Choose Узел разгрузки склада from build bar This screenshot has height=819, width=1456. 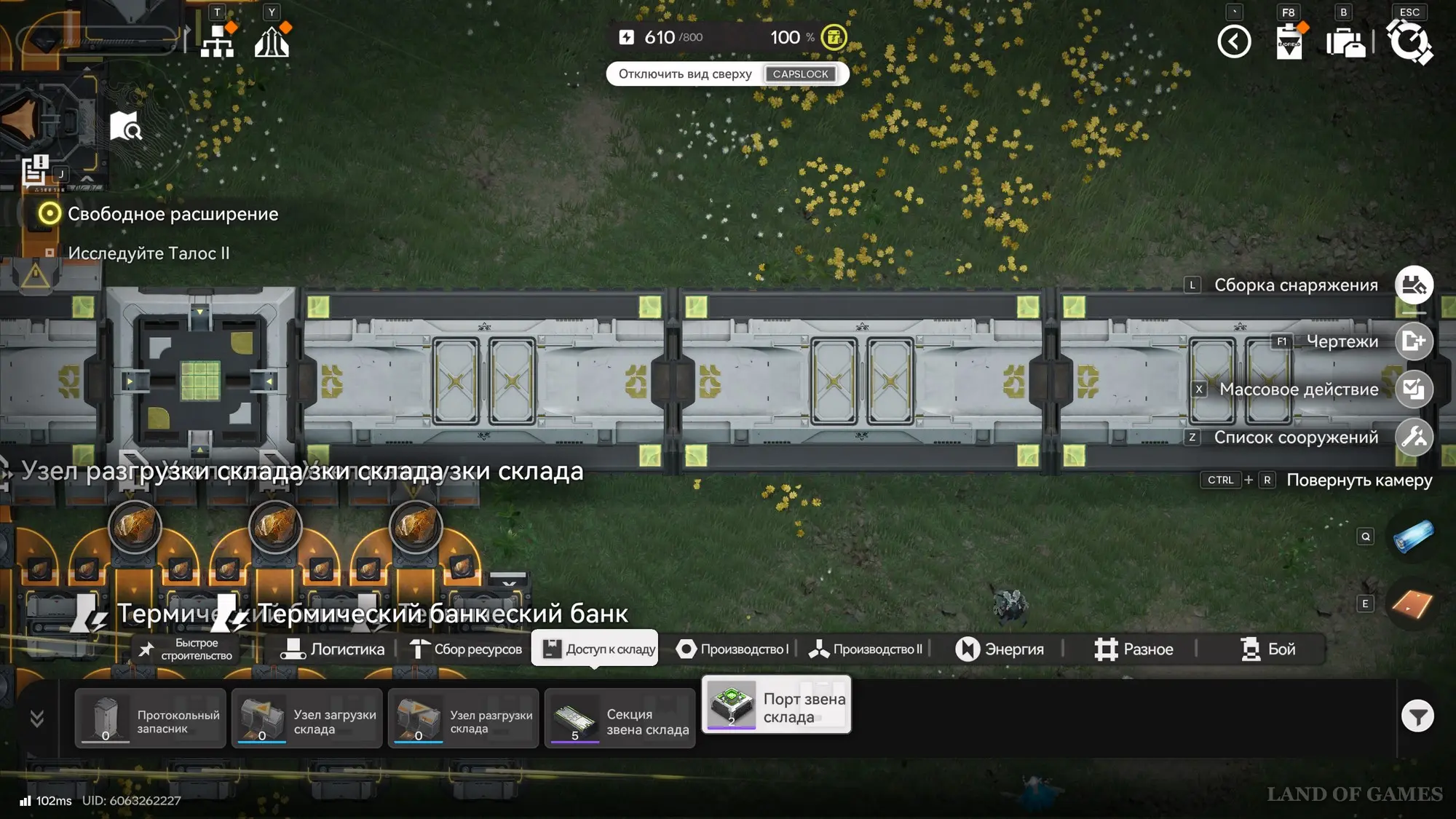(x=464, y=719)
